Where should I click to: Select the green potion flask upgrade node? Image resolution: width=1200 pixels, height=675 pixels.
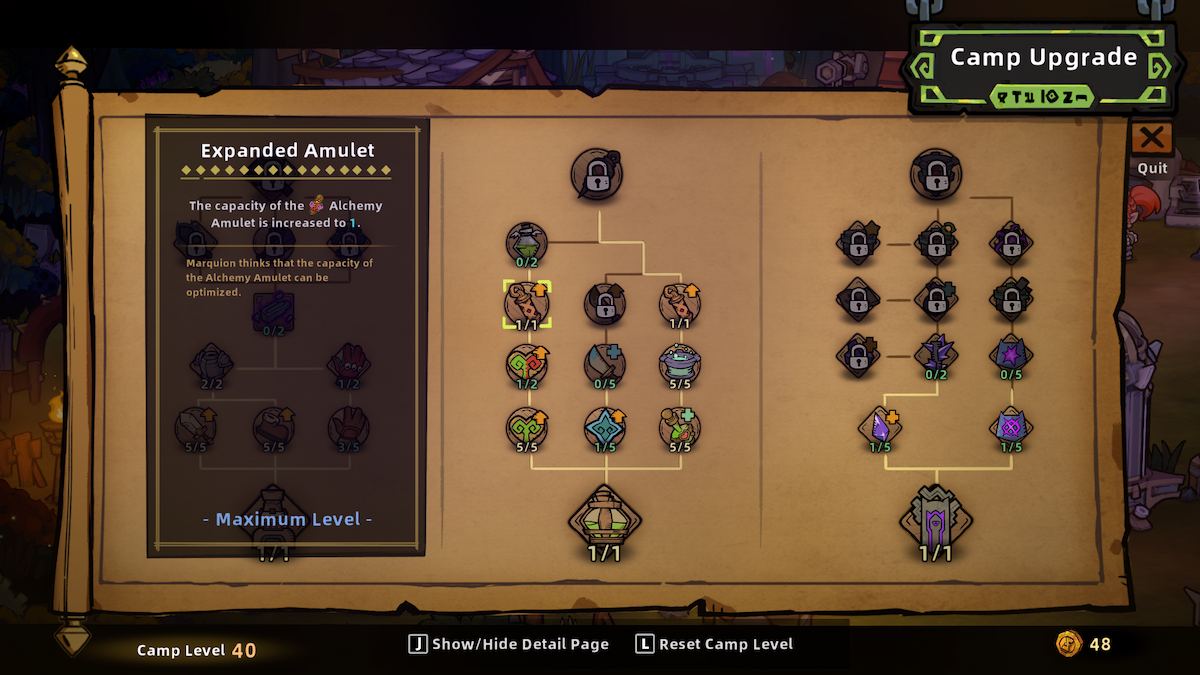coord(527,243)
